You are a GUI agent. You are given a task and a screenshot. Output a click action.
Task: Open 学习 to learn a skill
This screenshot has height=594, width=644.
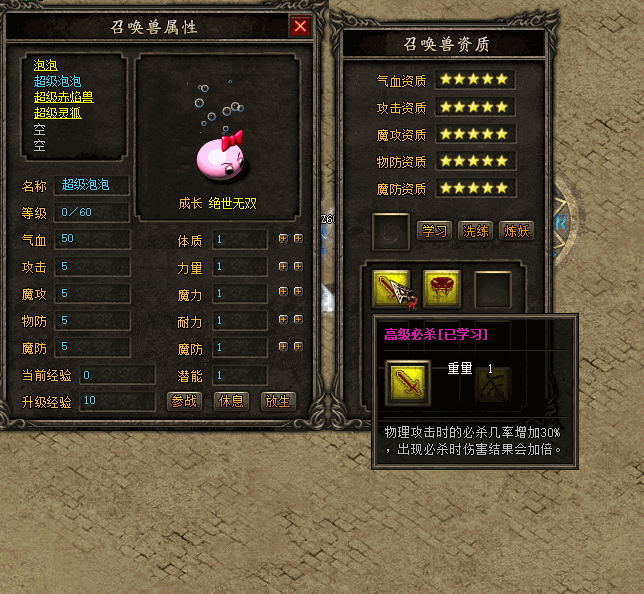[435, 231]
